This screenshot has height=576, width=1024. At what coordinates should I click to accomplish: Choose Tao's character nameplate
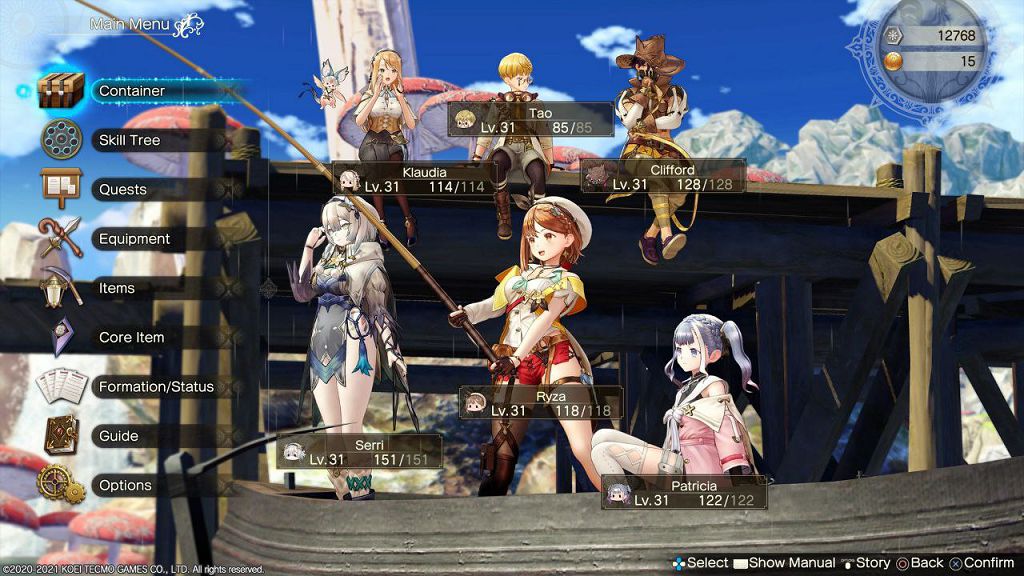531,120
